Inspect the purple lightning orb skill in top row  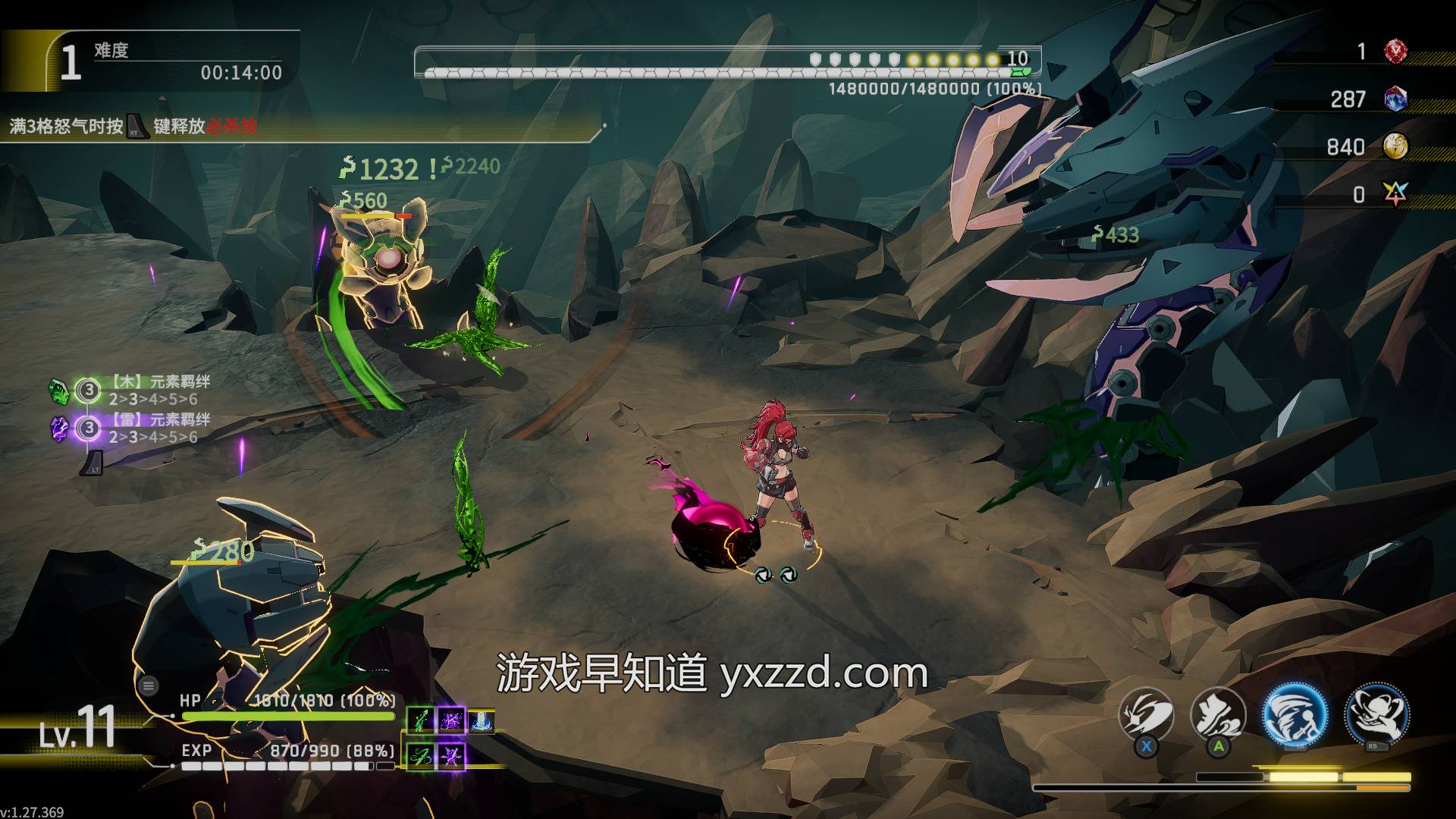click(x=452, y=720)
